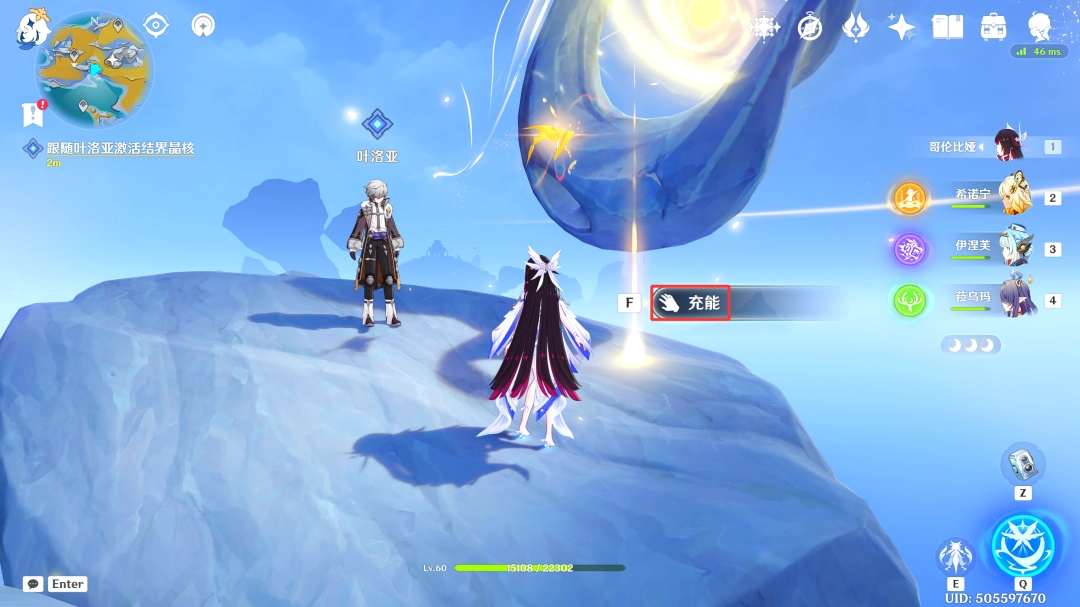Viewport: 1080px width, 607px height.
Task: Select the 充能 interaction option
Action: coord(691,302)
